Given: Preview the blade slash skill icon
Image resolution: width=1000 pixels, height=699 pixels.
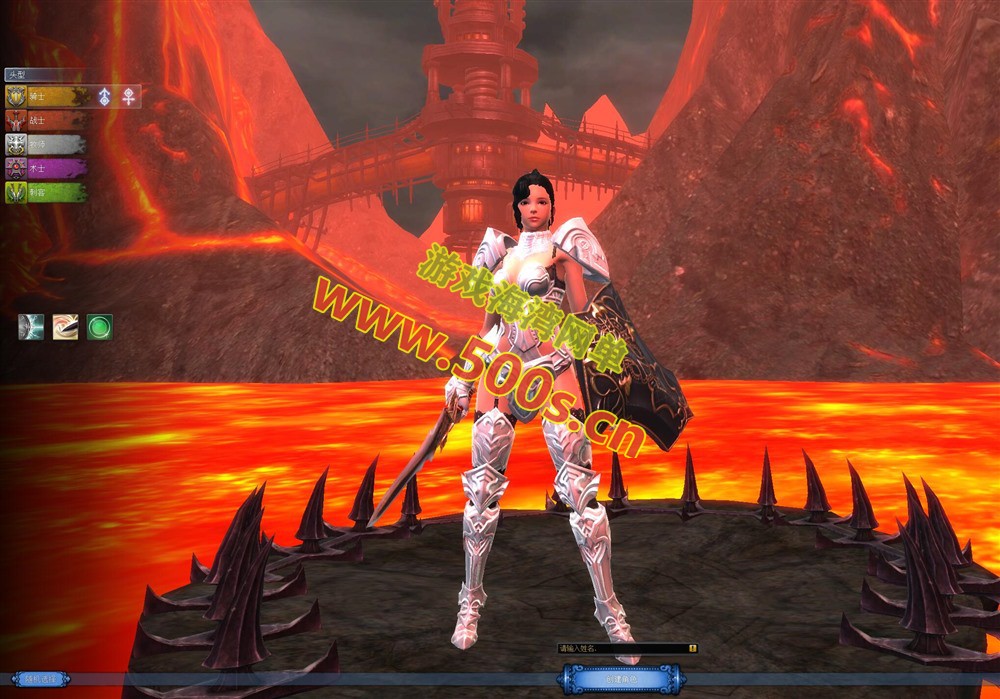Looking at the screenshot, I should tap(65, 327).
